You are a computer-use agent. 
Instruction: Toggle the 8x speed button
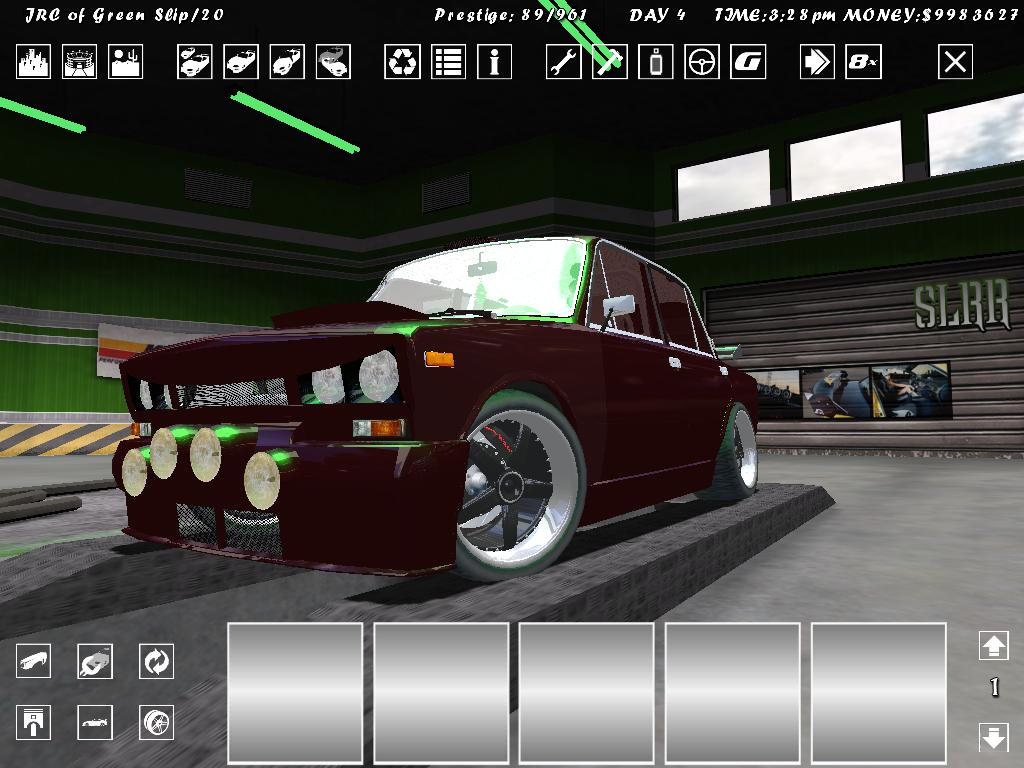(863, 62)
